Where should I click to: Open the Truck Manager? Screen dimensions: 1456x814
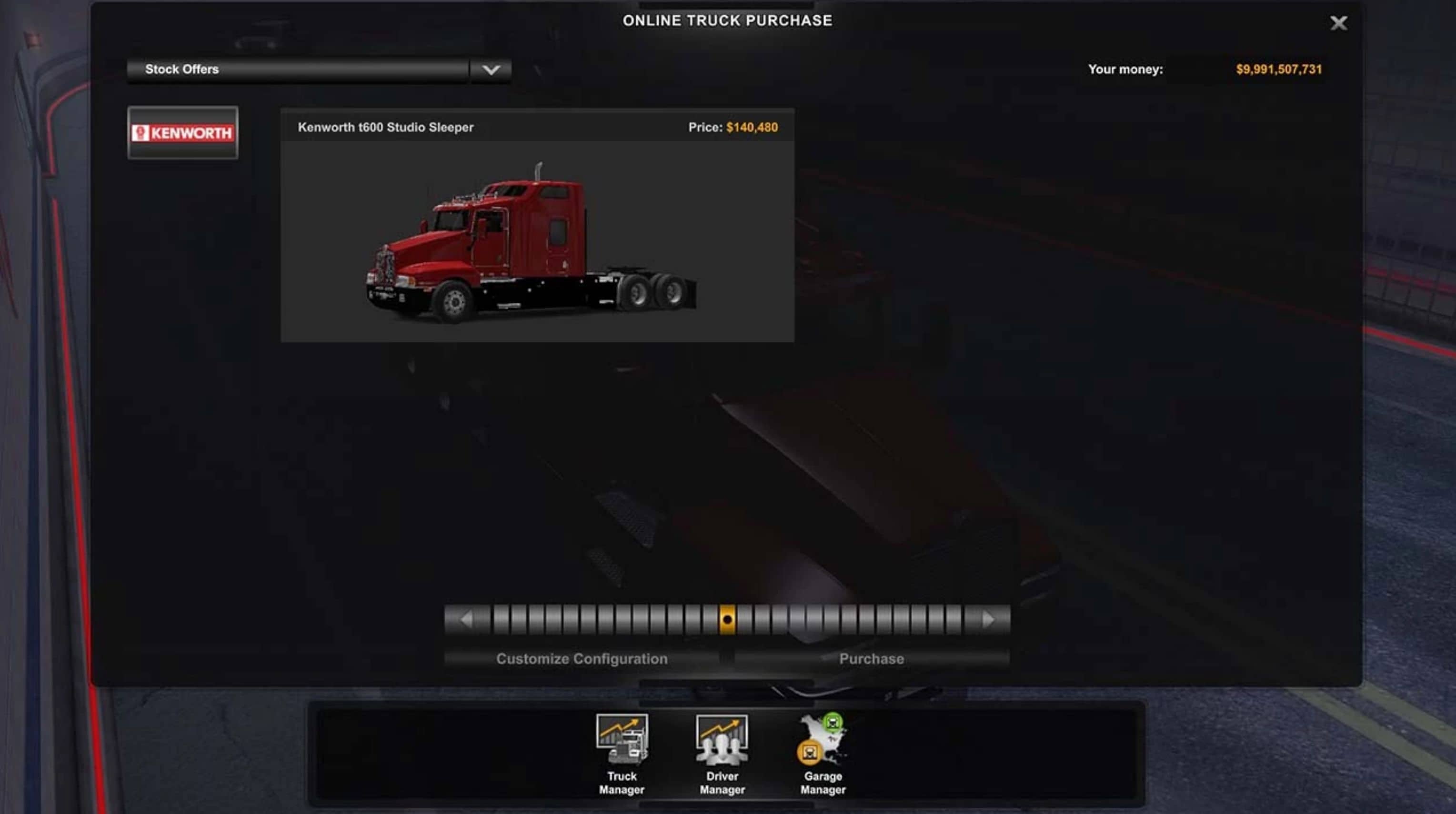(622, 754)
